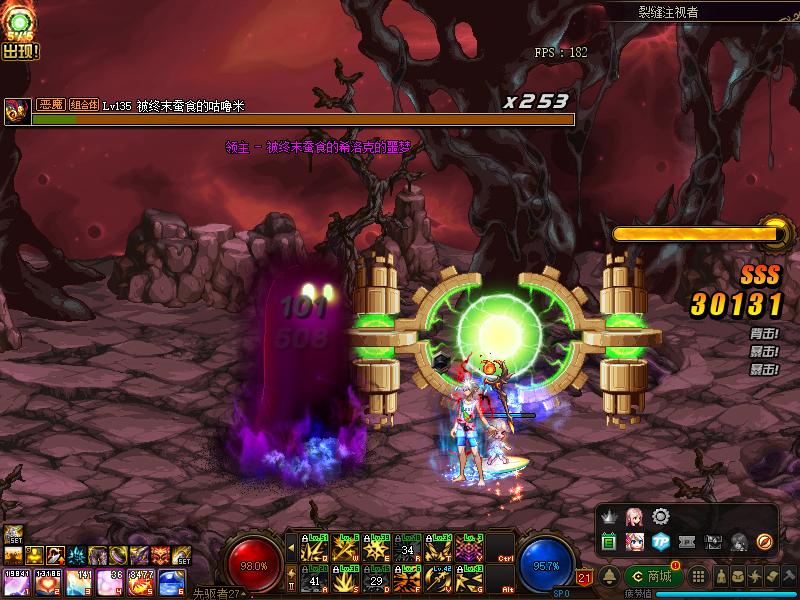This screenshot has height=600, width=800.
Task: Activate the crossed arrows skill on W
Action: pos(346,548)
